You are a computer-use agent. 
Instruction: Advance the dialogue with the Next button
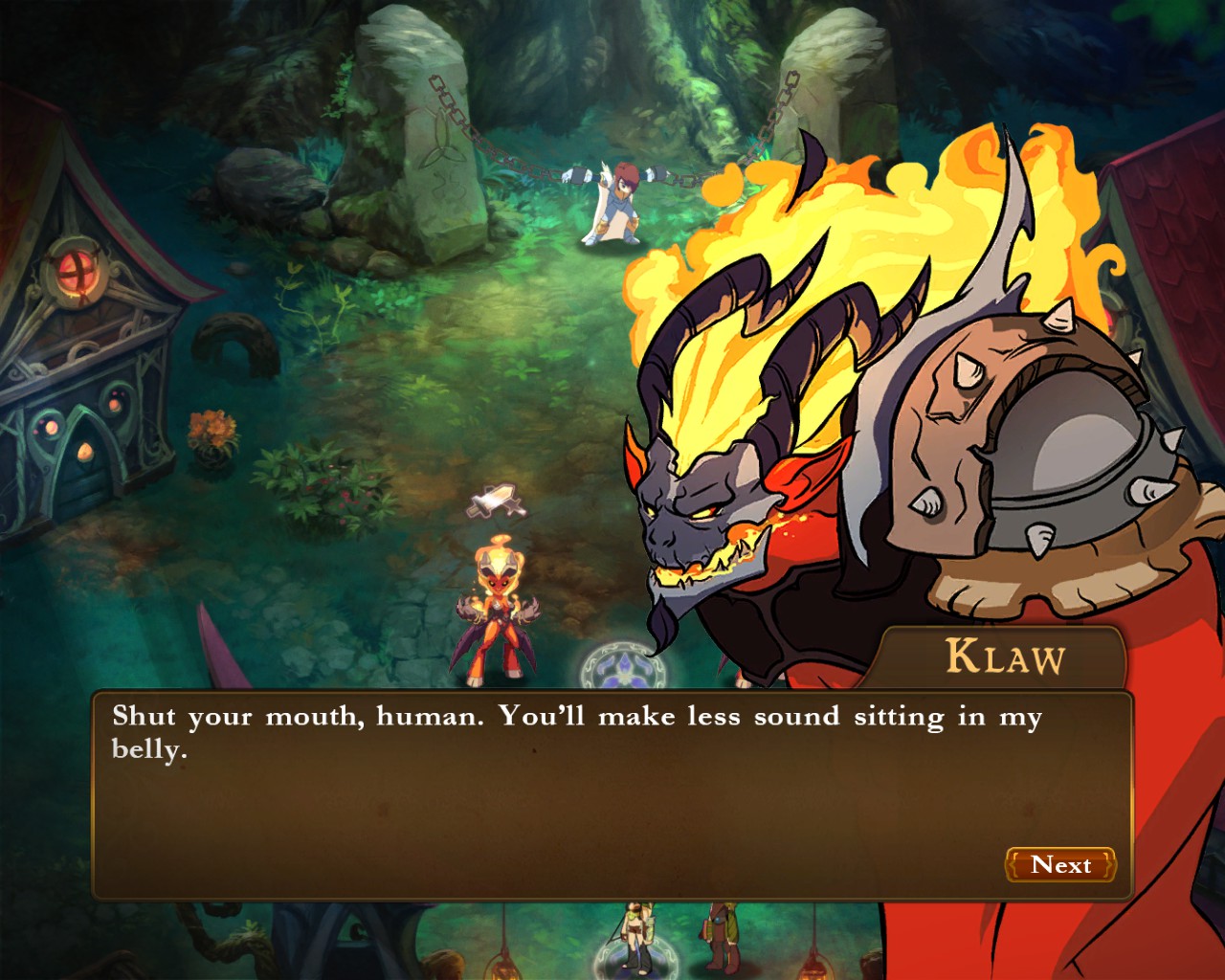point(1060,865)
